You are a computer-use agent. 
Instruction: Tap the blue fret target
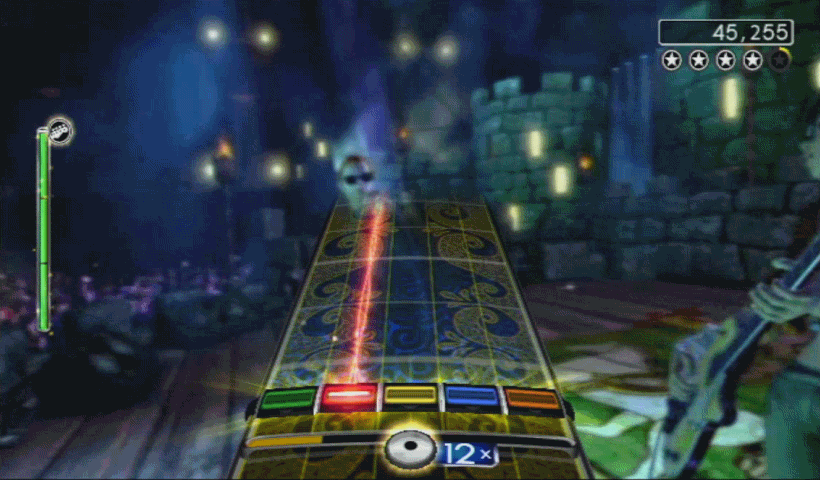[x=472, y=399]
